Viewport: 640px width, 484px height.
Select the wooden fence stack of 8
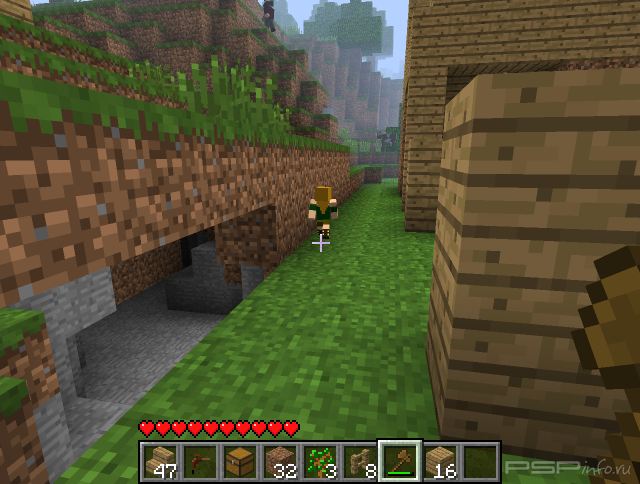(359, 461)
